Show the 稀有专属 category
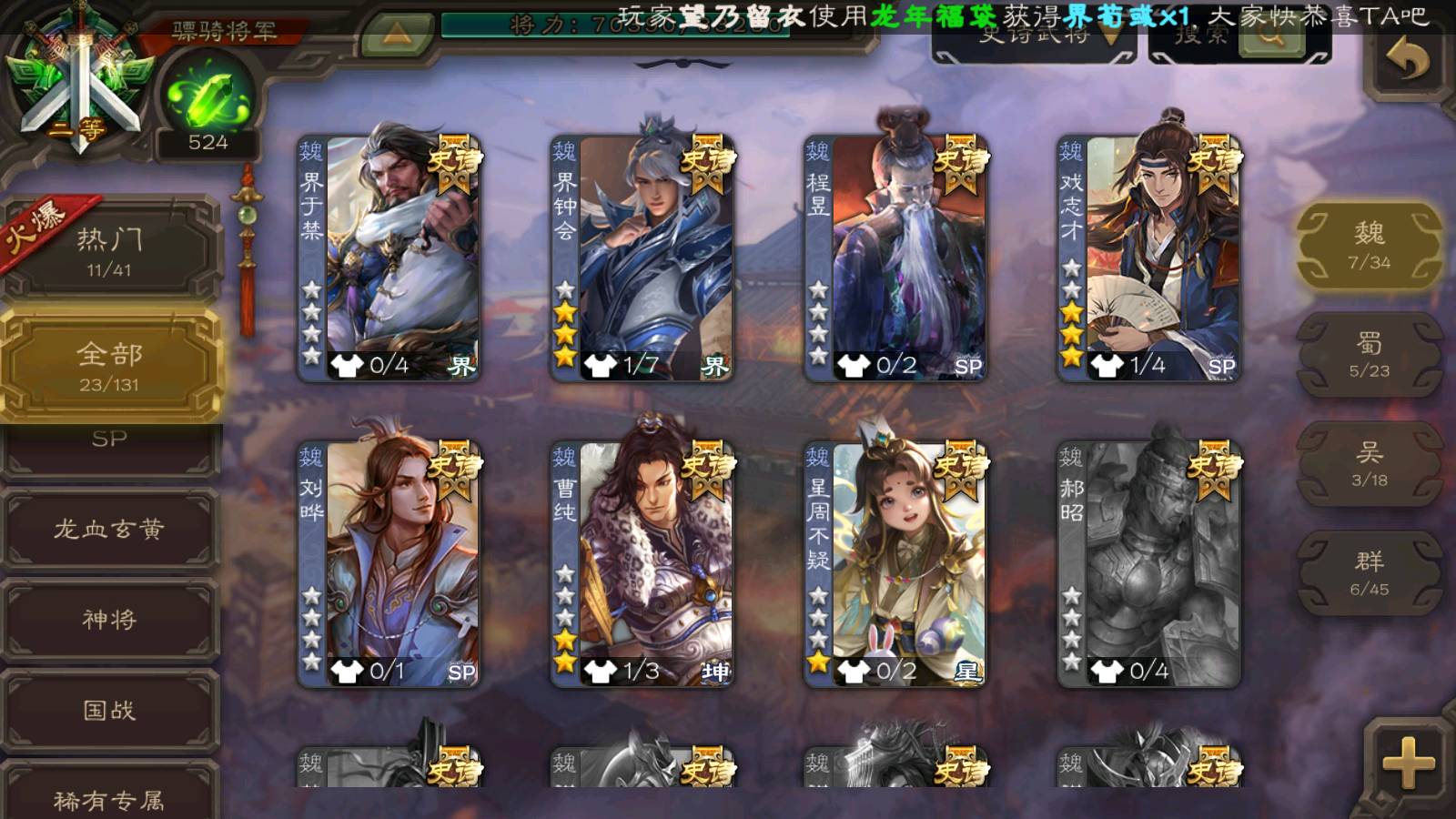This screenshot has height=819, width=1456. click(109, 798)
